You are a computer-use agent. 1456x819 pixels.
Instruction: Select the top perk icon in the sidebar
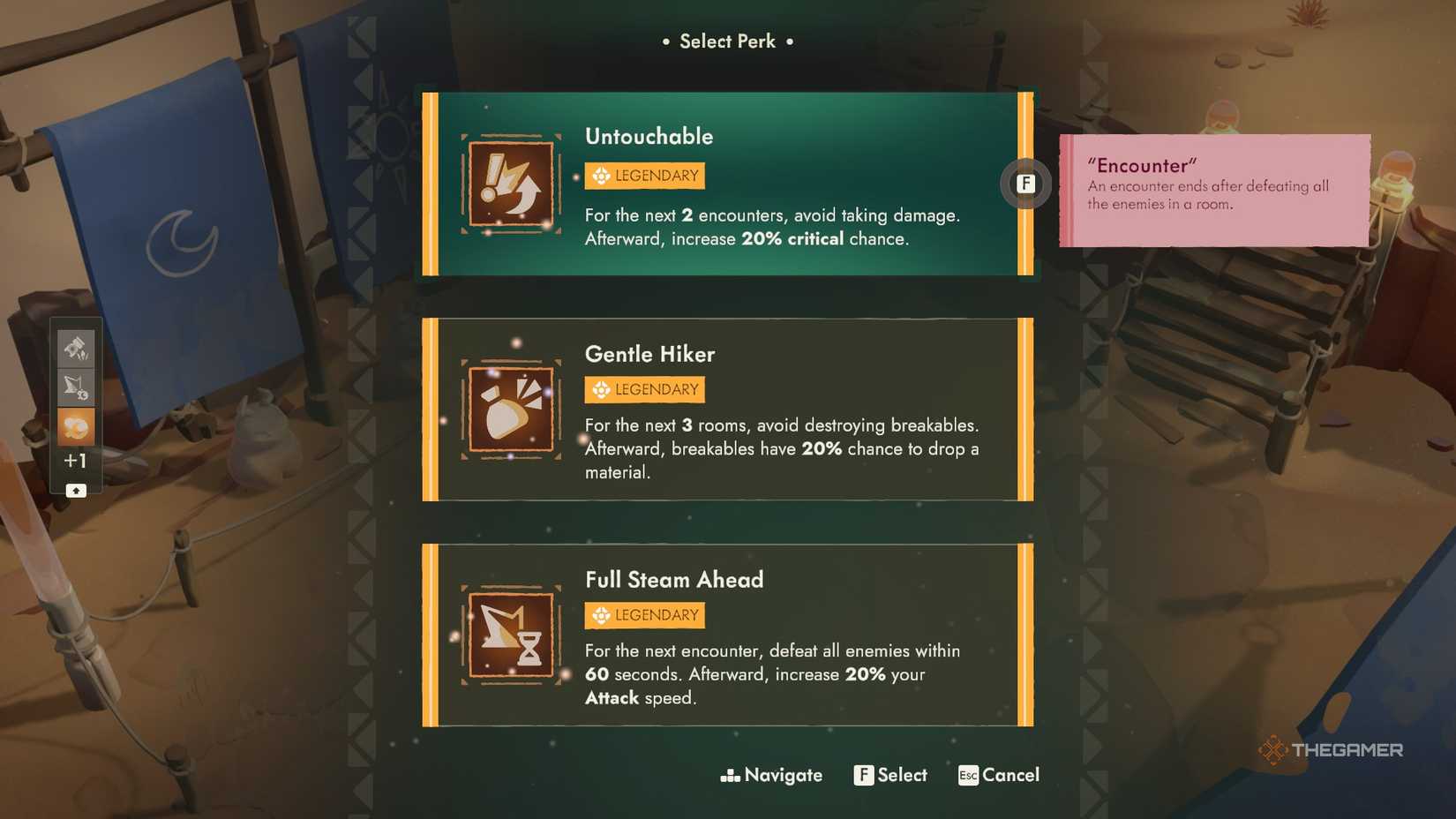coord(76,348)
